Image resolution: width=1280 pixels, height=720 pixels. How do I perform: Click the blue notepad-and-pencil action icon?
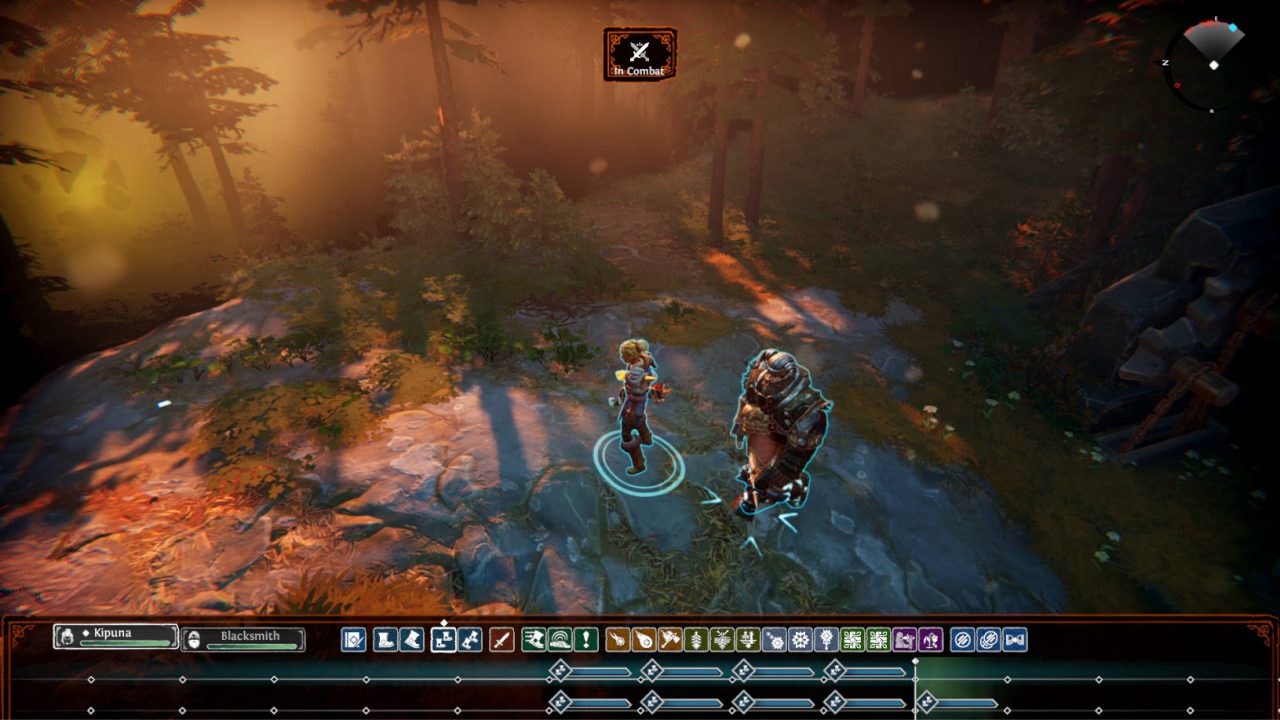coord(353,640)
